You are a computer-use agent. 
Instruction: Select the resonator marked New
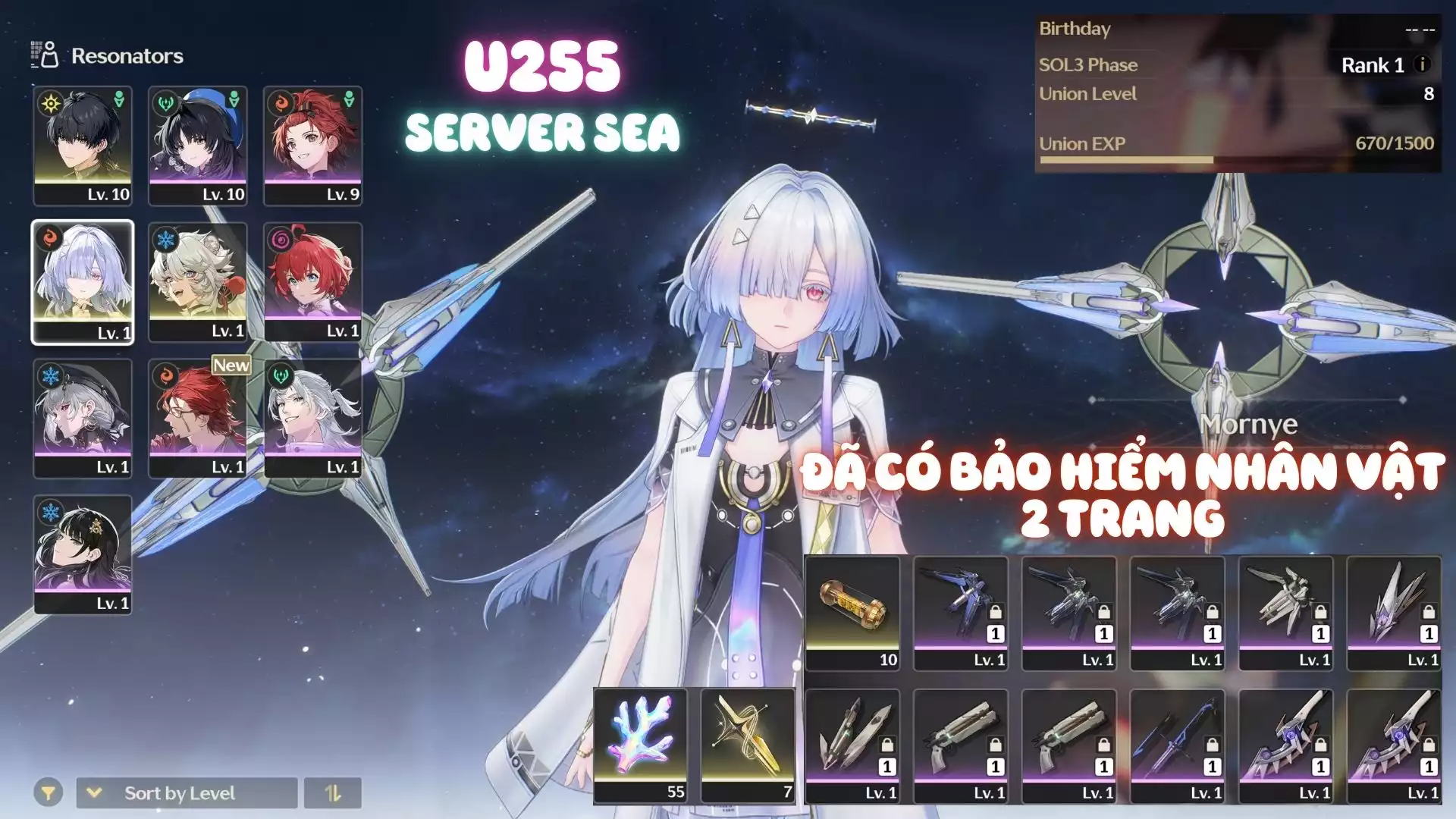[x=198, y=418]
